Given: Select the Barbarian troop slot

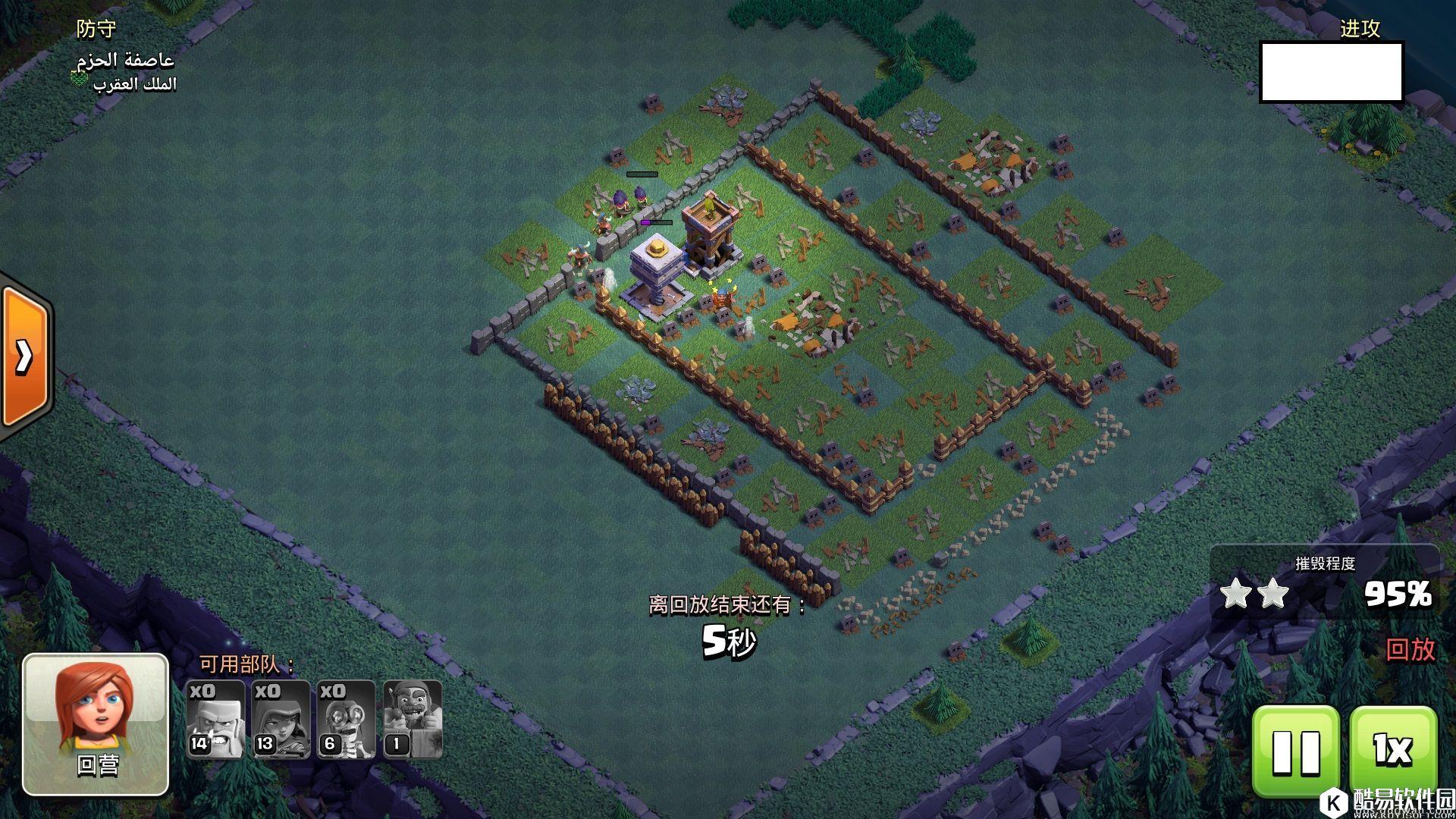Looking at the screenshot, I should 215,719.
